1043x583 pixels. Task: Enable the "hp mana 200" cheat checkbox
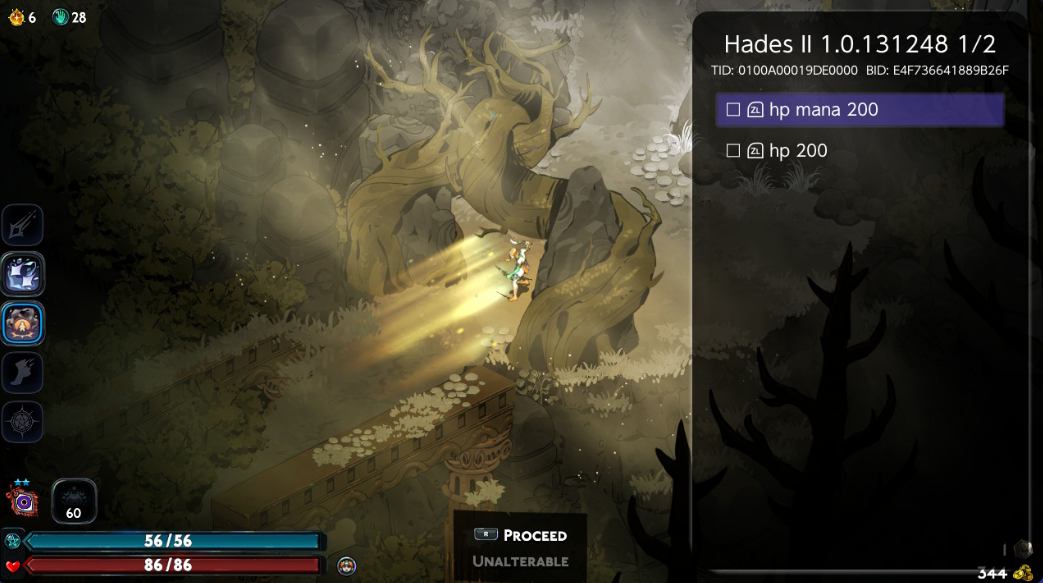pyautogui.click(x=733, y=110)
